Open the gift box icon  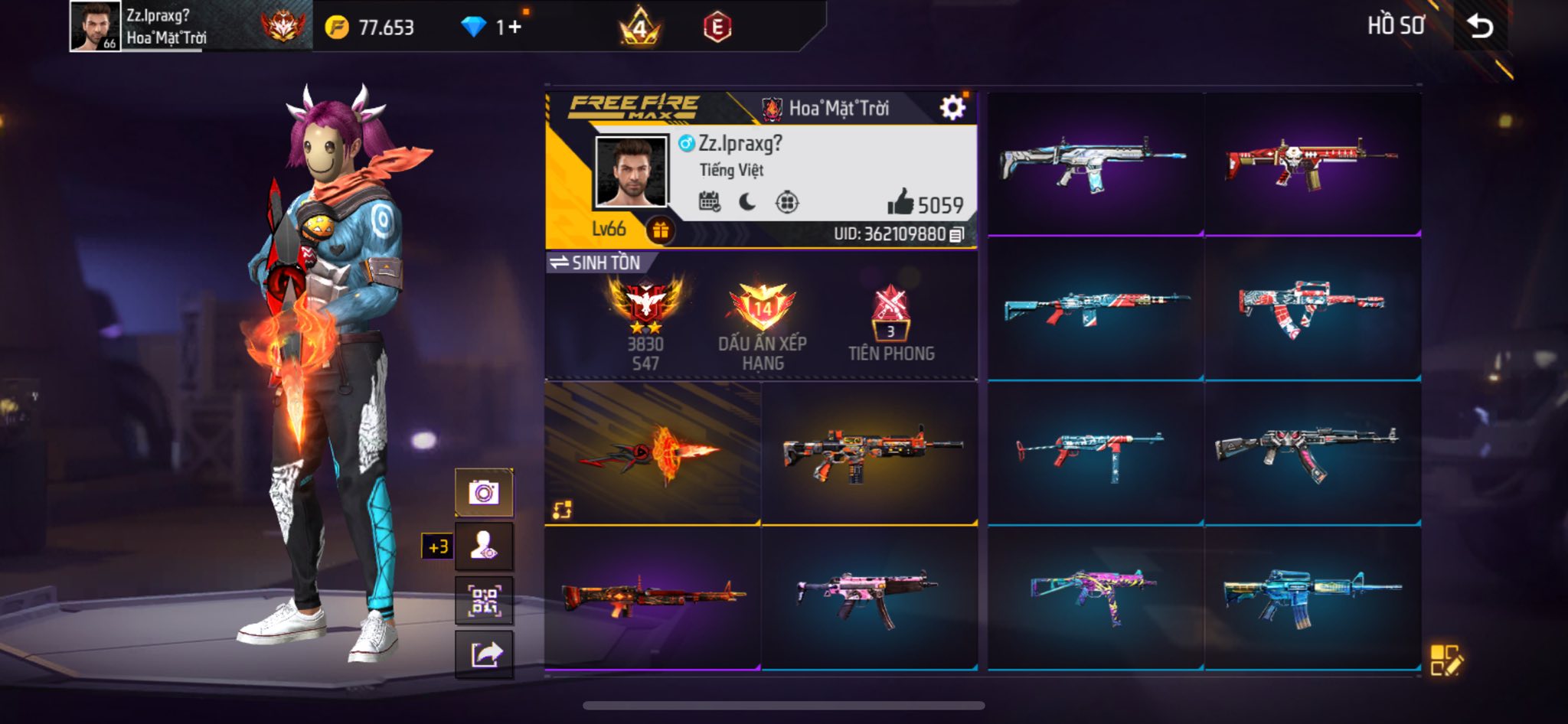tap(660, 230)
